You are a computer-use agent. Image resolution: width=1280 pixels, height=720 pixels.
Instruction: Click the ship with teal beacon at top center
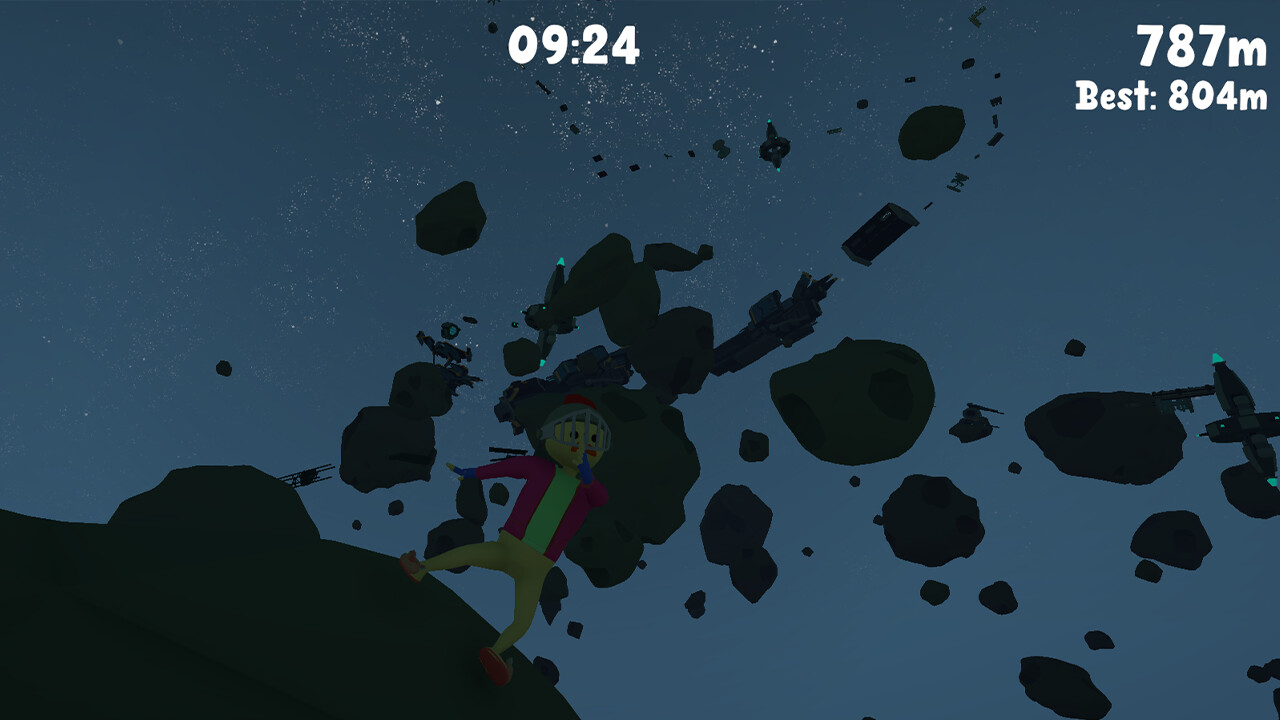pyautogui.click(x=775, y=145)
